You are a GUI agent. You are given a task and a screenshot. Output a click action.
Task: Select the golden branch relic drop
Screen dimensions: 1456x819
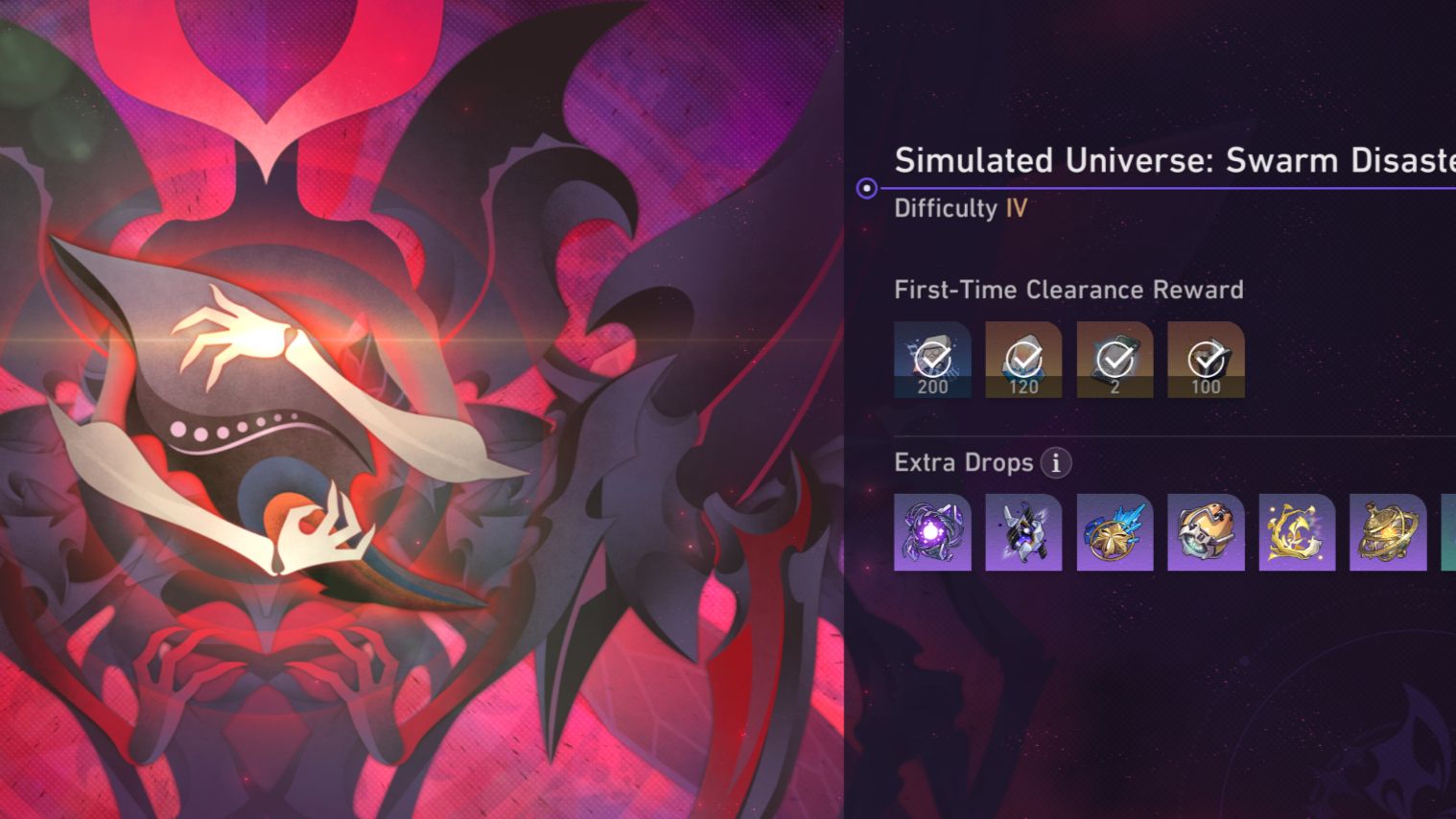pyautogui.click(x=1296, y=533)
